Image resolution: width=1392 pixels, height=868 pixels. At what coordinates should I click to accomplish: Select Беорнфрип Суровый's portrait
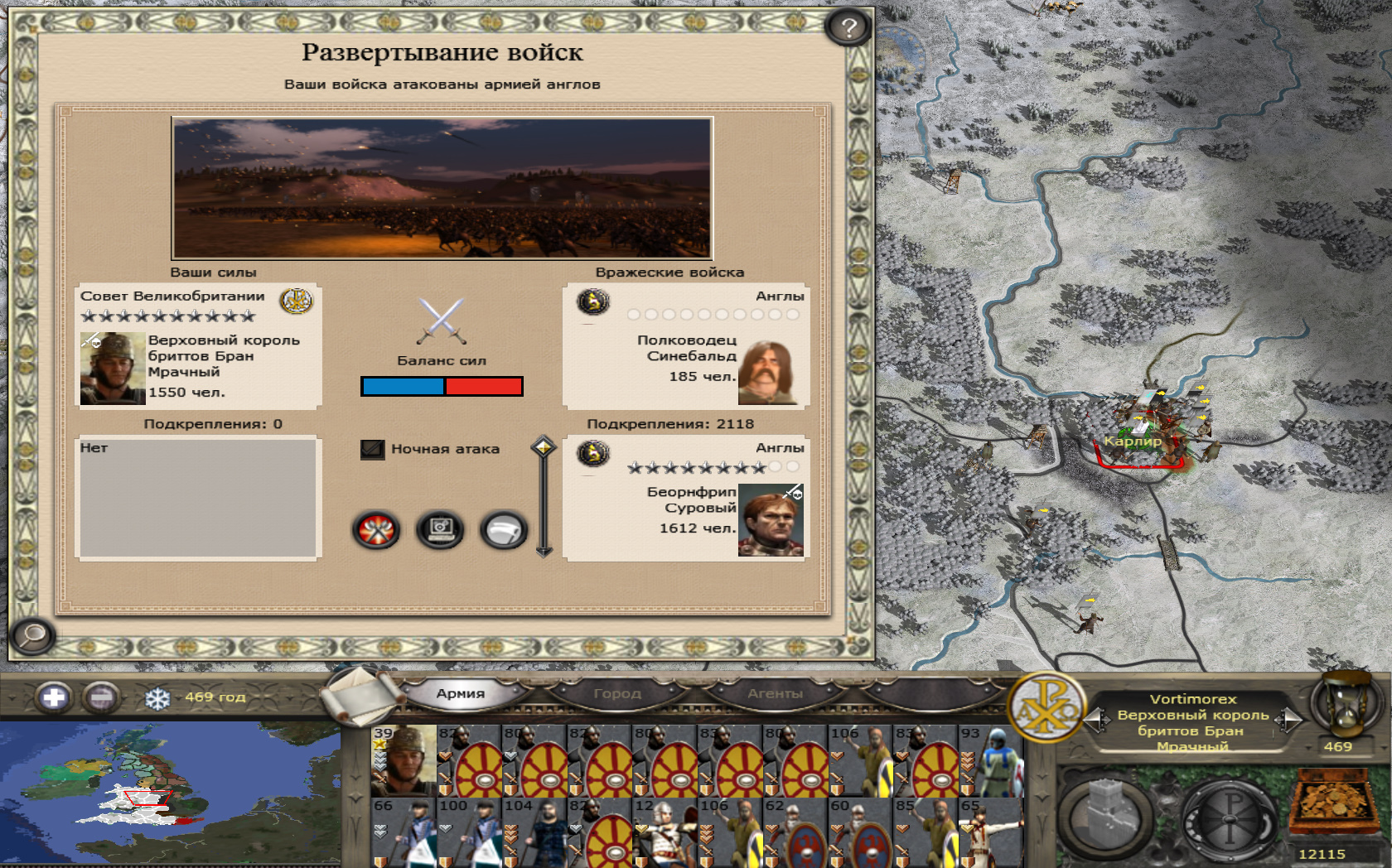click(x=770, y=520)
